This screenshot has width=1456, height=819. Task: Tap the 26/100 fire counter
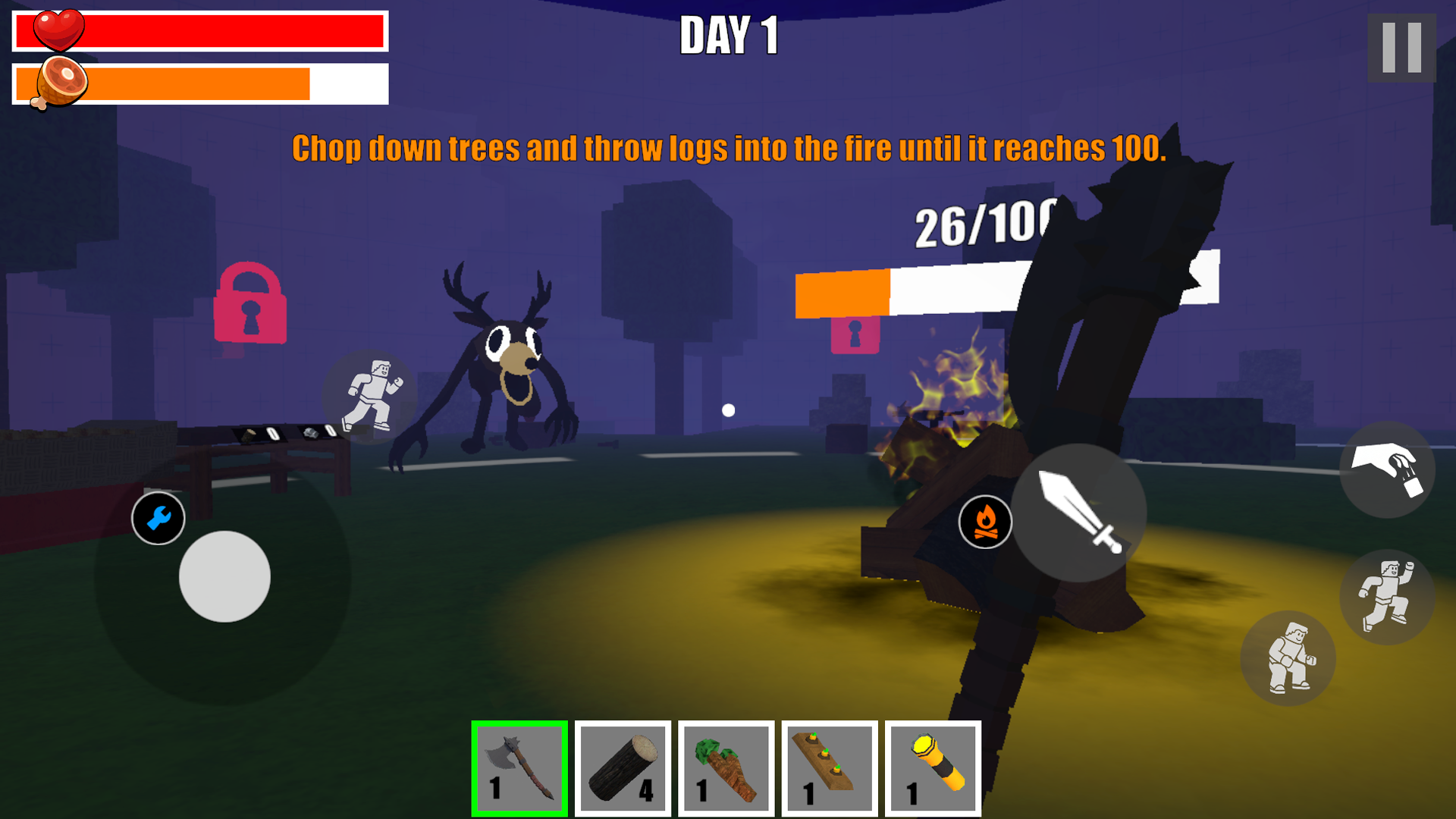click(978, 225)
